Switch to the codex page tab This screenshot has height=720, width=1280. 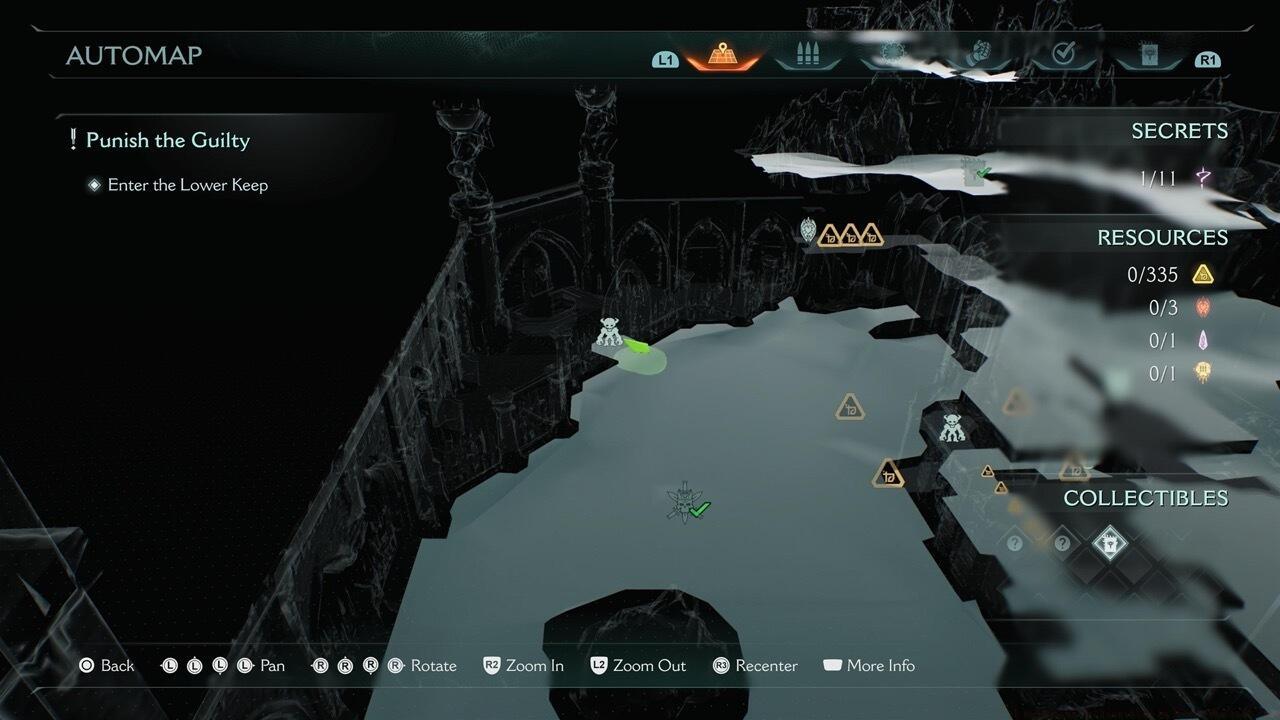tap(1149, 56)
